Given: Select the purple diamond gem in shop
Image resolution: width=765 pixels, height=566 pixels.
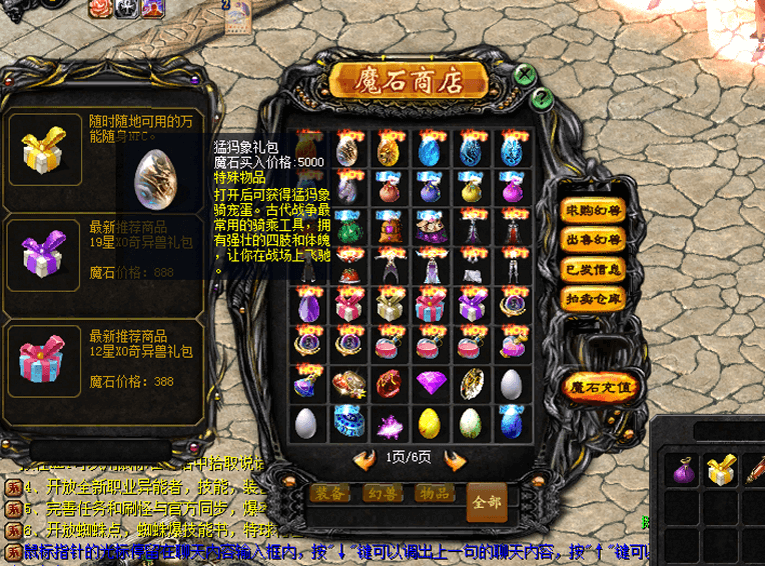Looking at the screenshot, I should tap(431, 383).
